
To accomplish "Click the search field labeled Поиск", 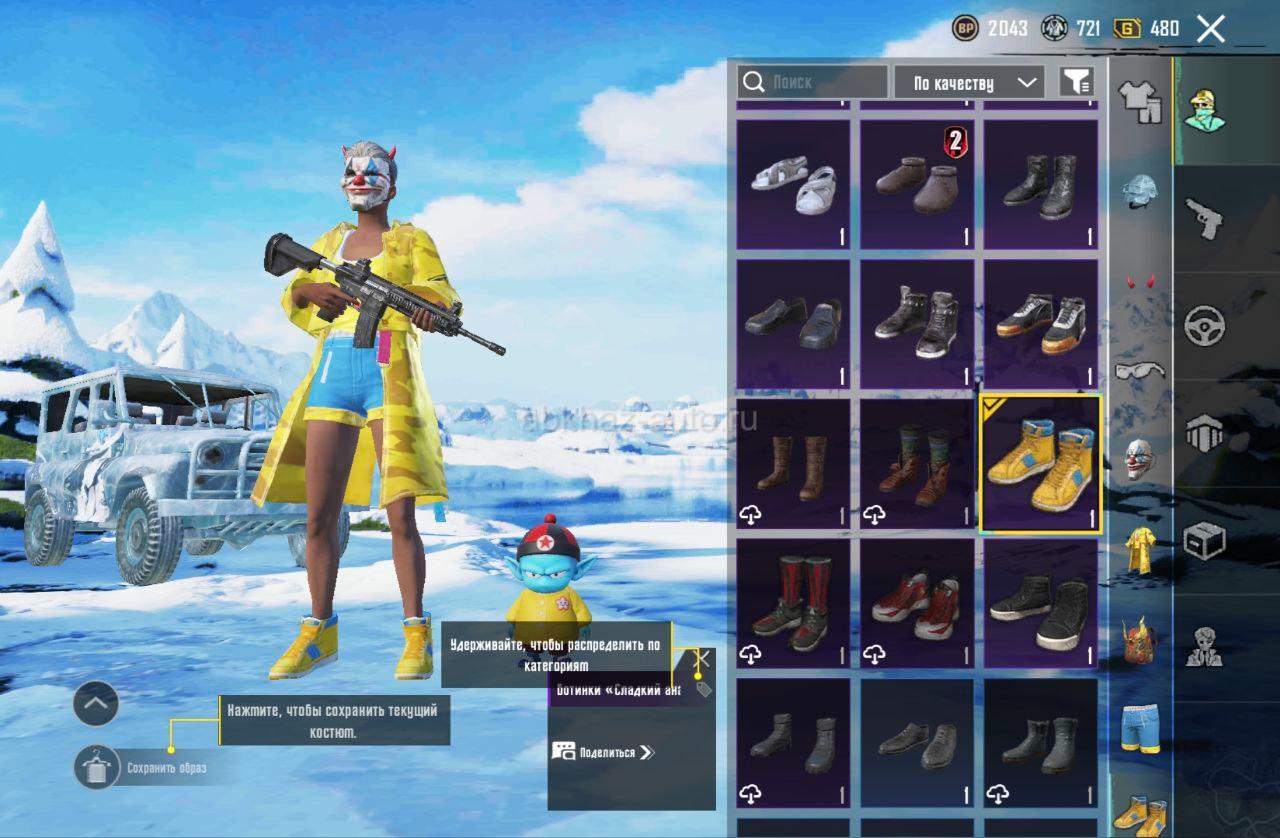I will click(812, 82).
